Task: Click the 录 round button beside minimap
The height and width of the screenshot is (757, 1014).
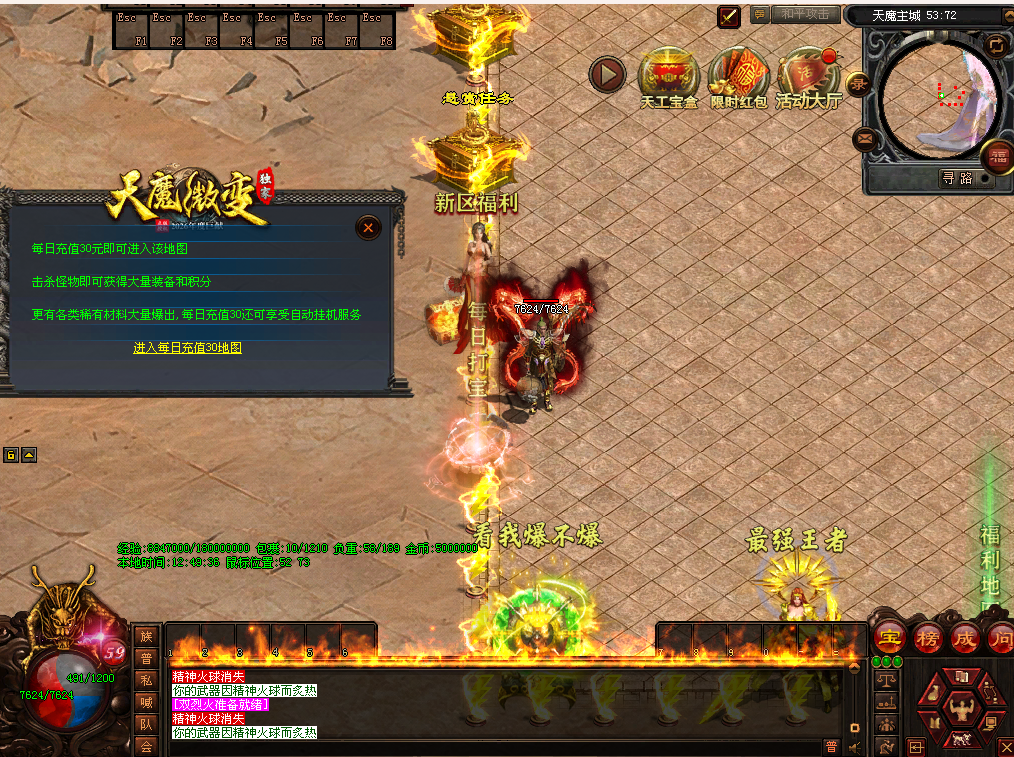Action: click(x=858, y=85)
